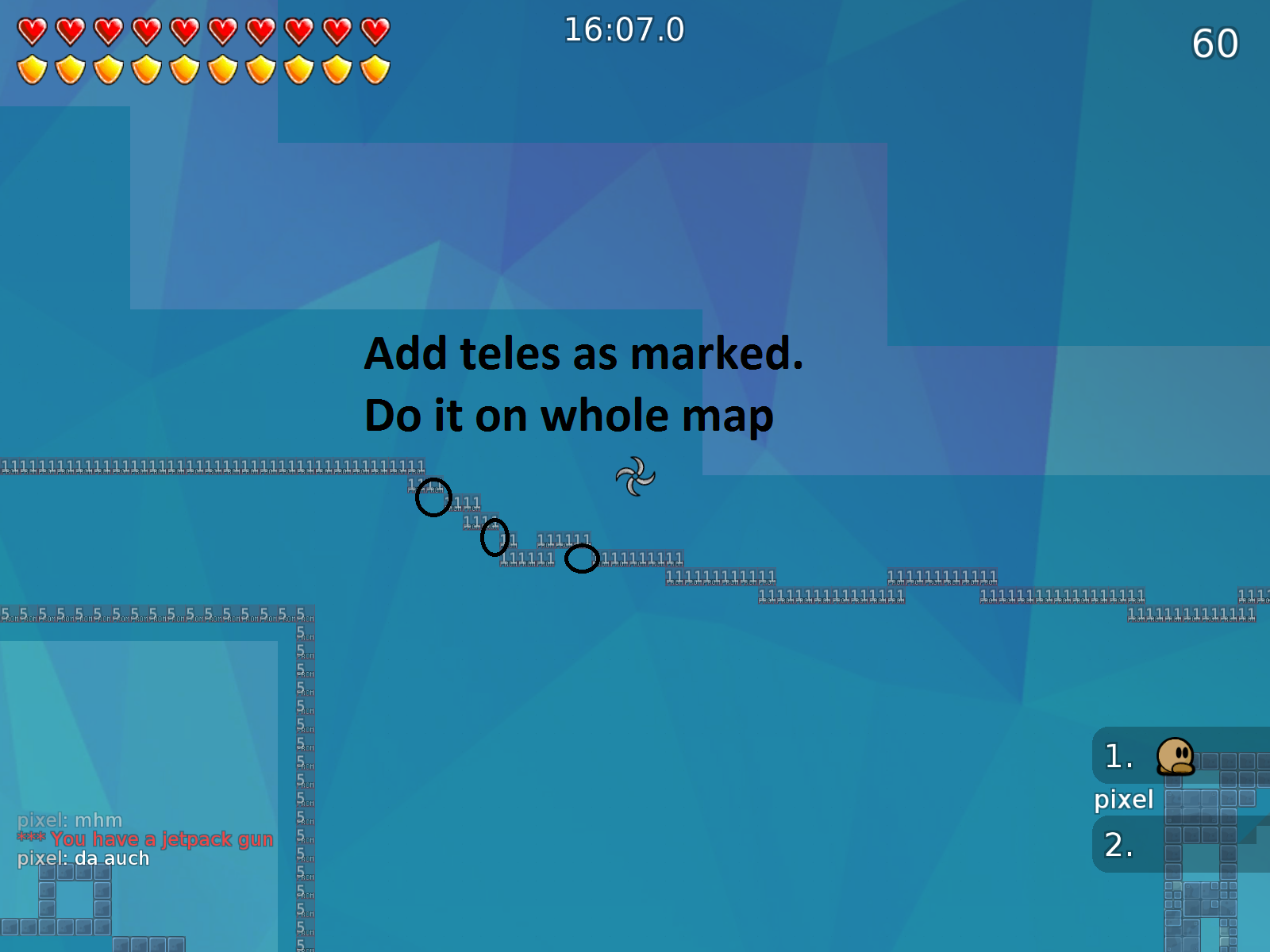Click the spinning ninja star pickup
The width and height of the screenshot is (1270, 952).
[635, 477]
